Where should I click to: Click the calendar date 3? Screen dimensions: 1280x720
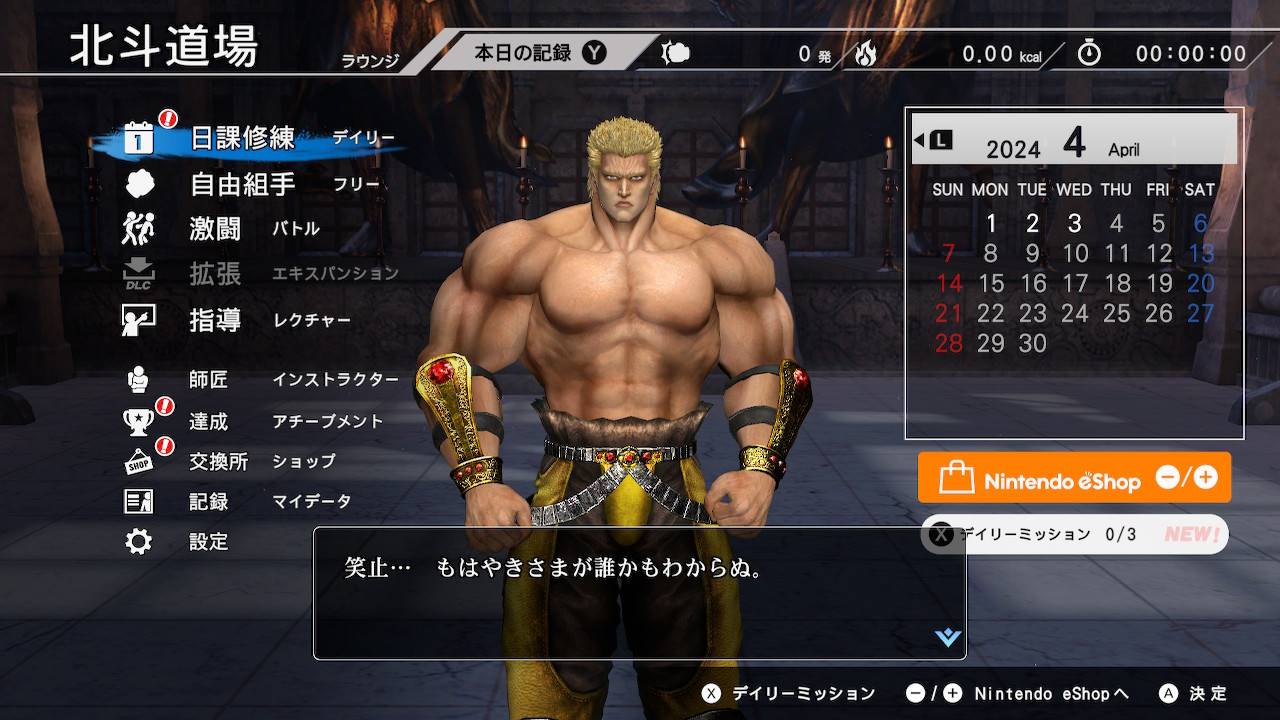point(1074,223)
